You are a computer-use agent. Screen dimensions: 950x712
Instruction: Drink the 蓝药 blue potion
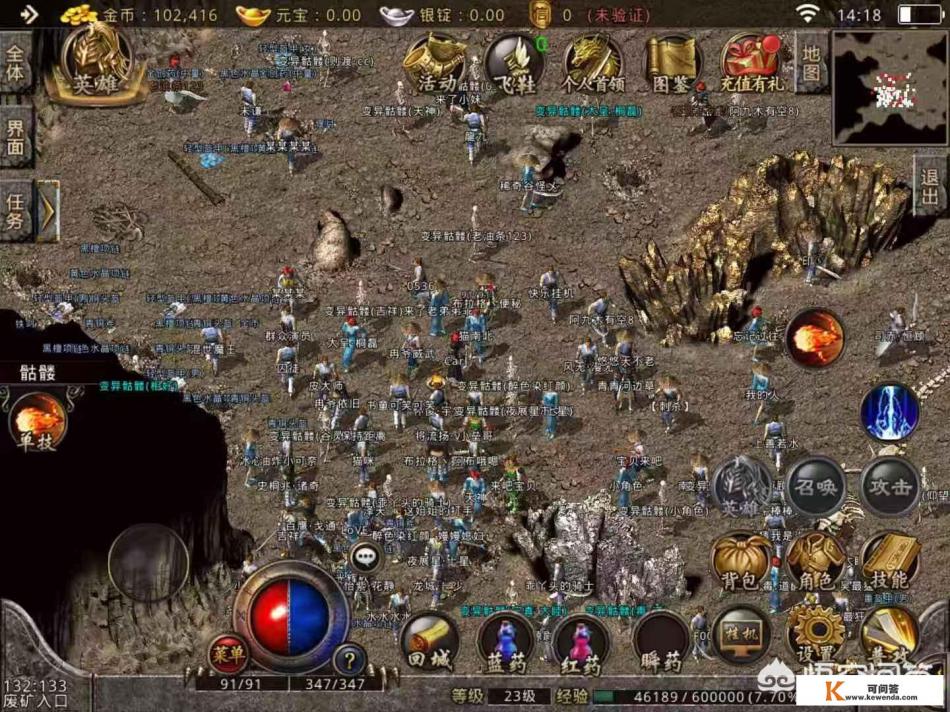[505, 642]
